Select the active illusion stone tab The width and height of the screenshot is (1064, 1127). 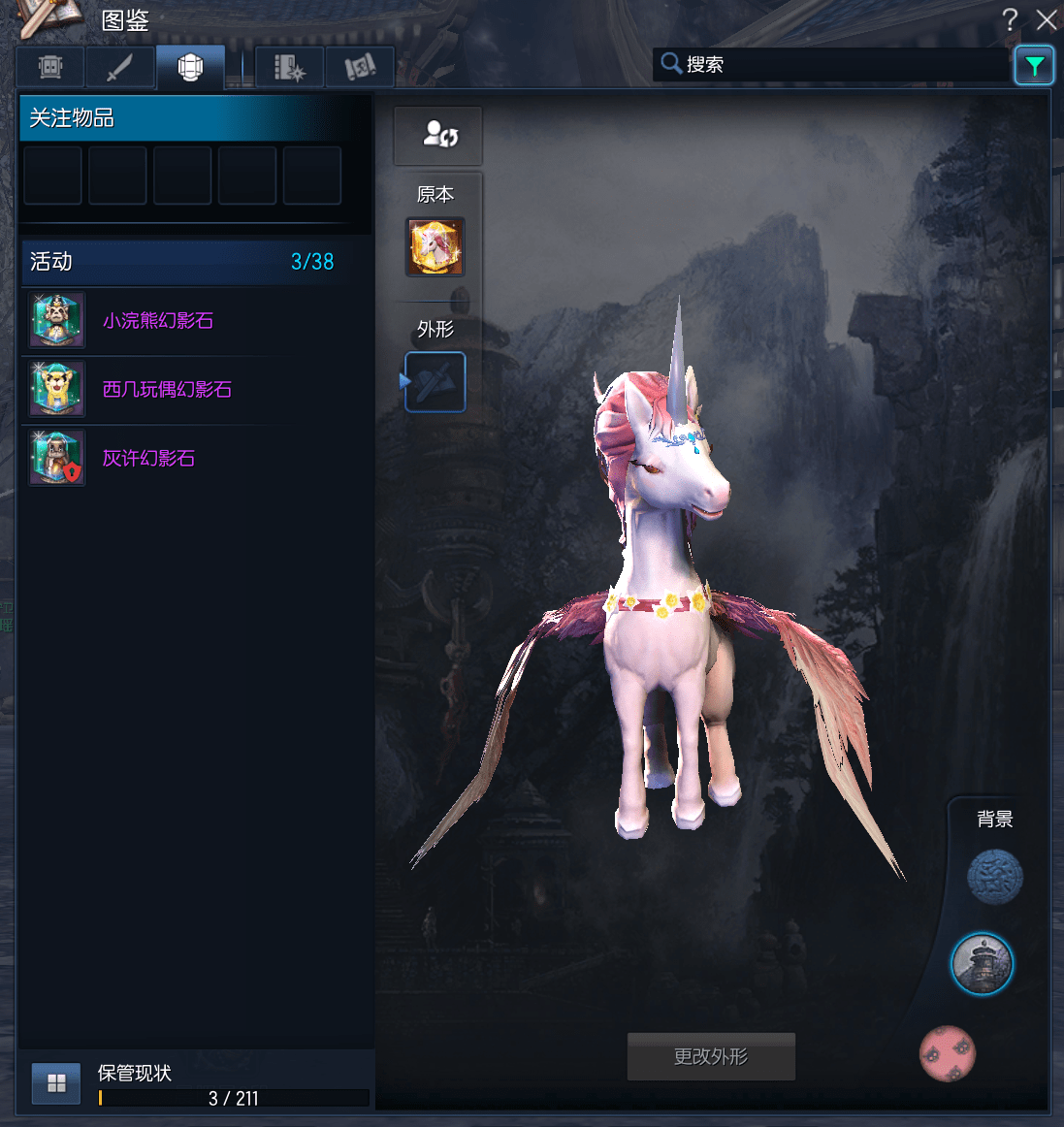click(x=190, y=67)
